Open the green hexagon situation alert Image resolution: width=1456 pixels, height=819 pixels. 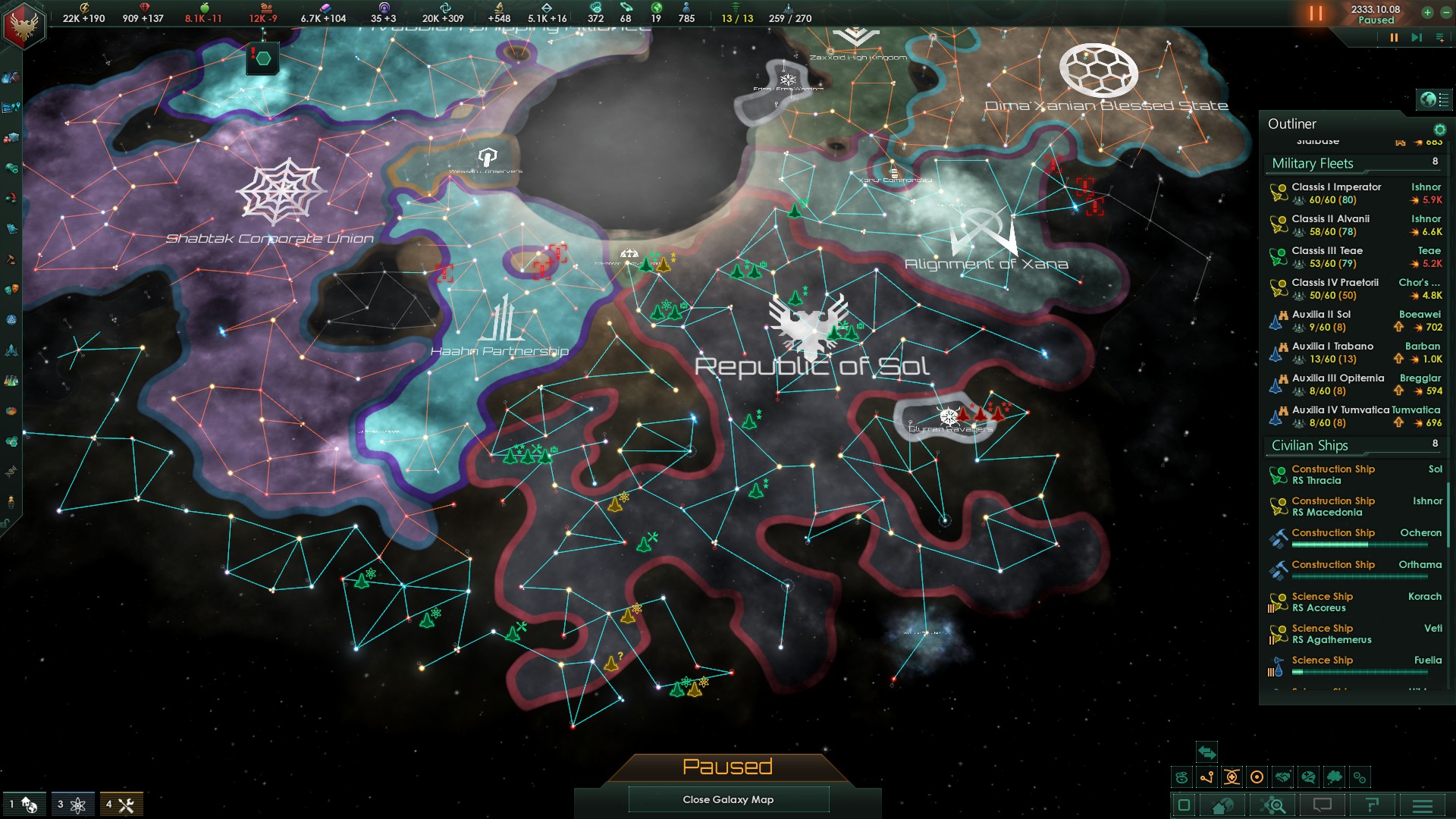262,58
